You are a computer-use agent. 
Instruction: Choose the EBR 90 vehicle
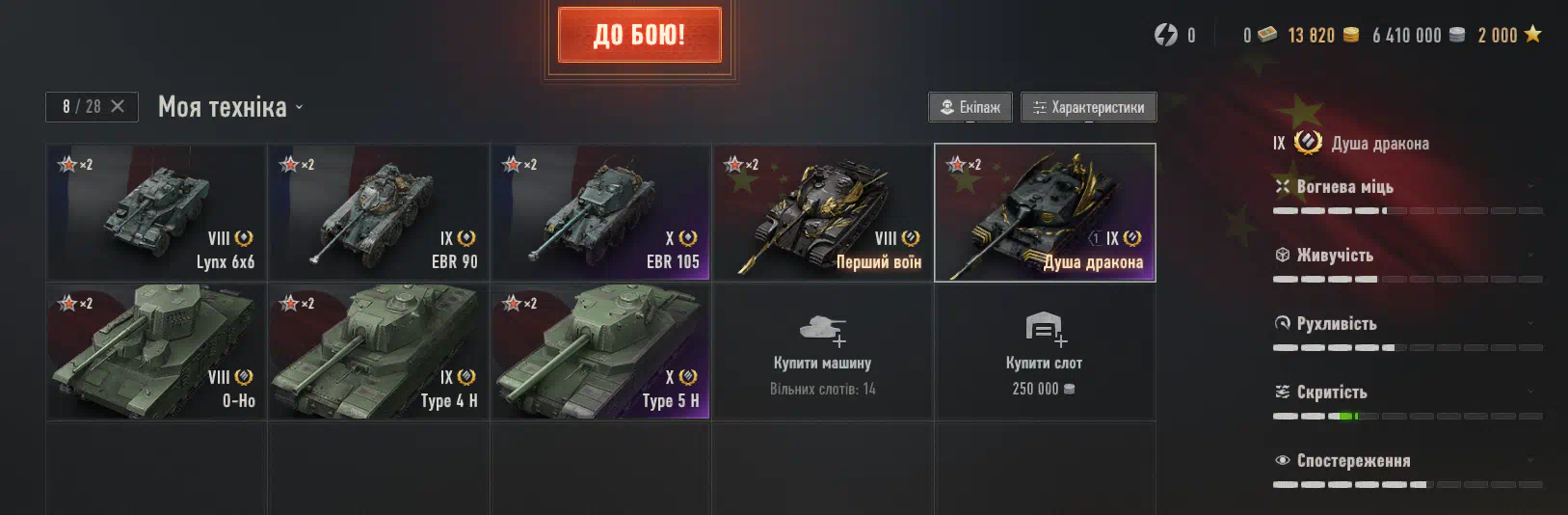click(x=379, y=212)
